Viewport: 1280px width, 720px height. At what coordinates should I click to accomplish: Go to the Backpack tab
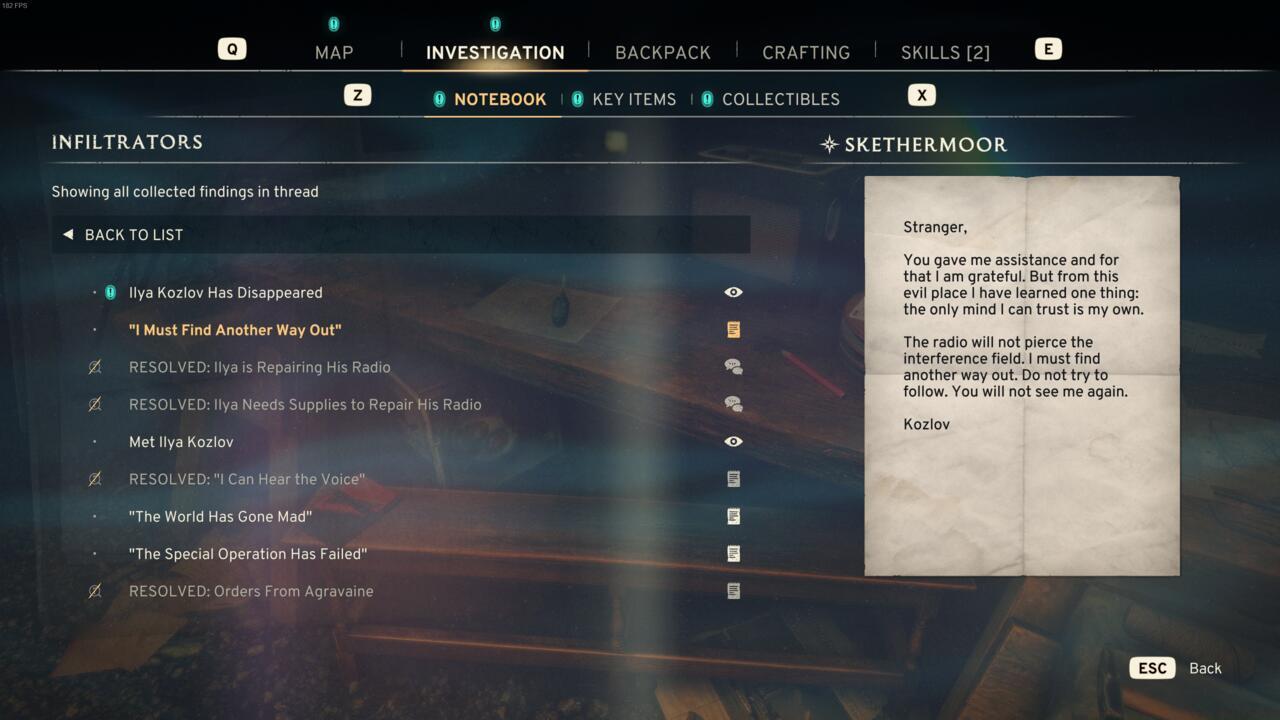point(662,52)
